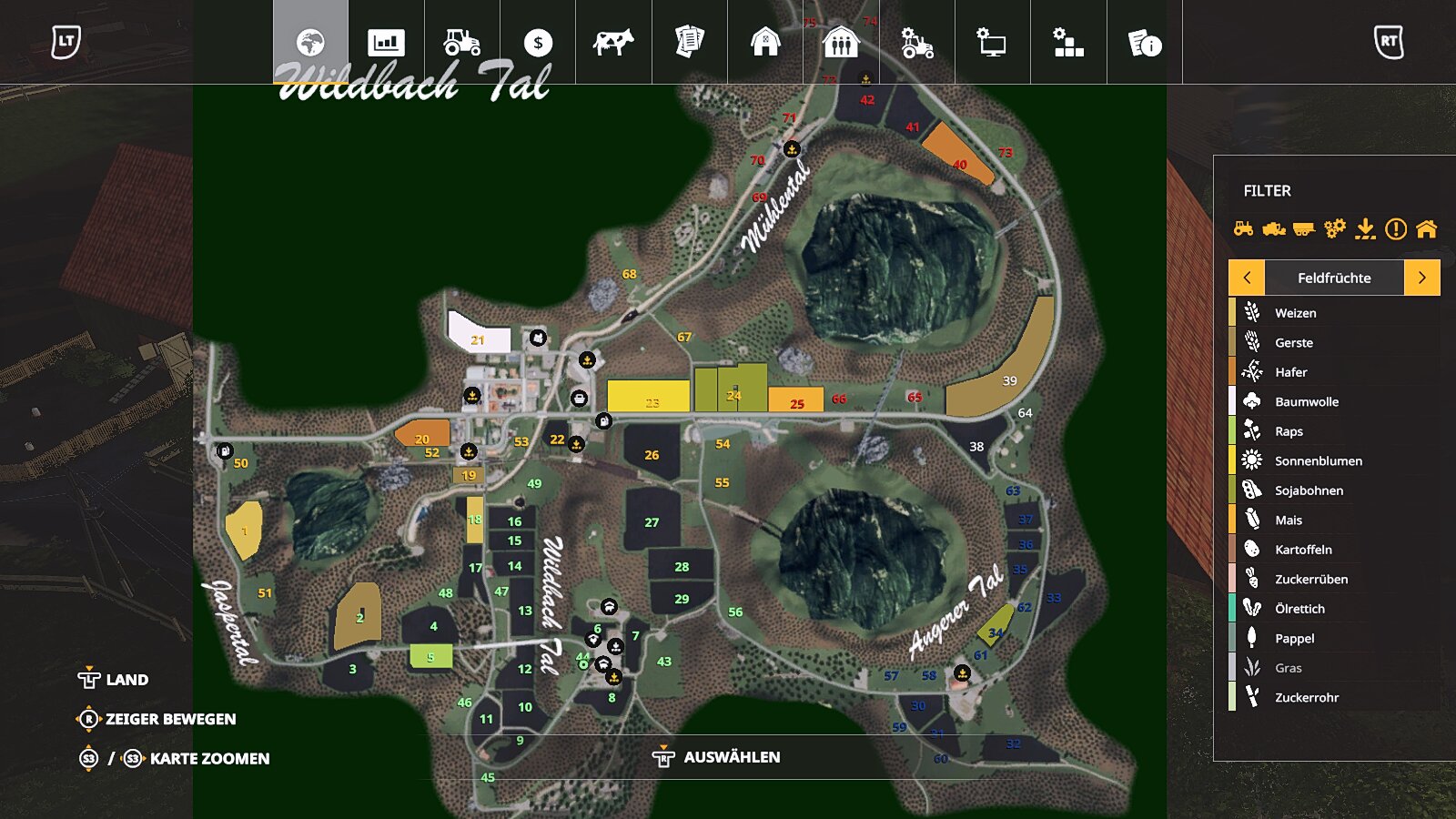
Task: Select the contracts papers tab
Action: pos(689,43)
